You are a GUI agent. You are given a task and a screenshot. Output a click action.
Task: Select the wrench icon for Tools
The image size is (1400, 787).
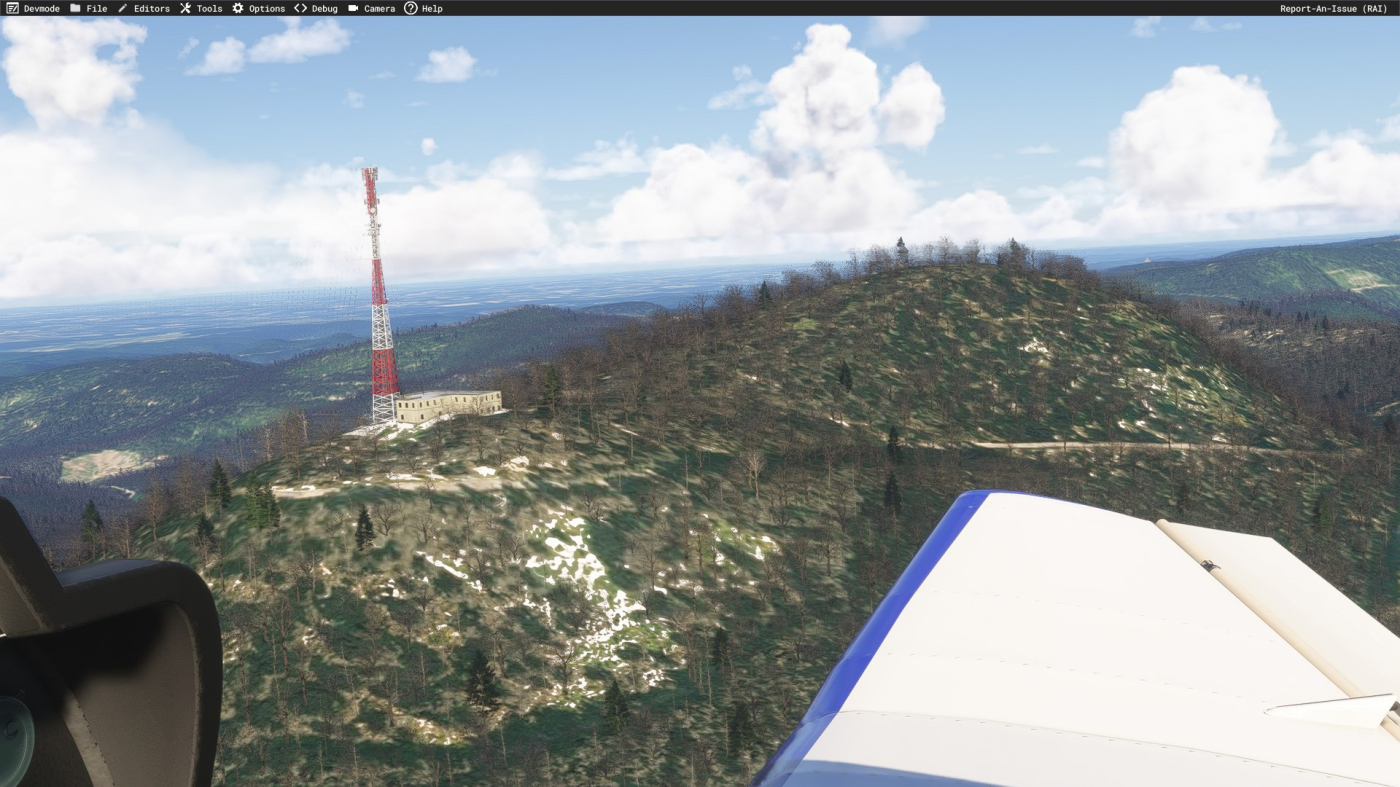pyautogui.click(x=183, y=8)
